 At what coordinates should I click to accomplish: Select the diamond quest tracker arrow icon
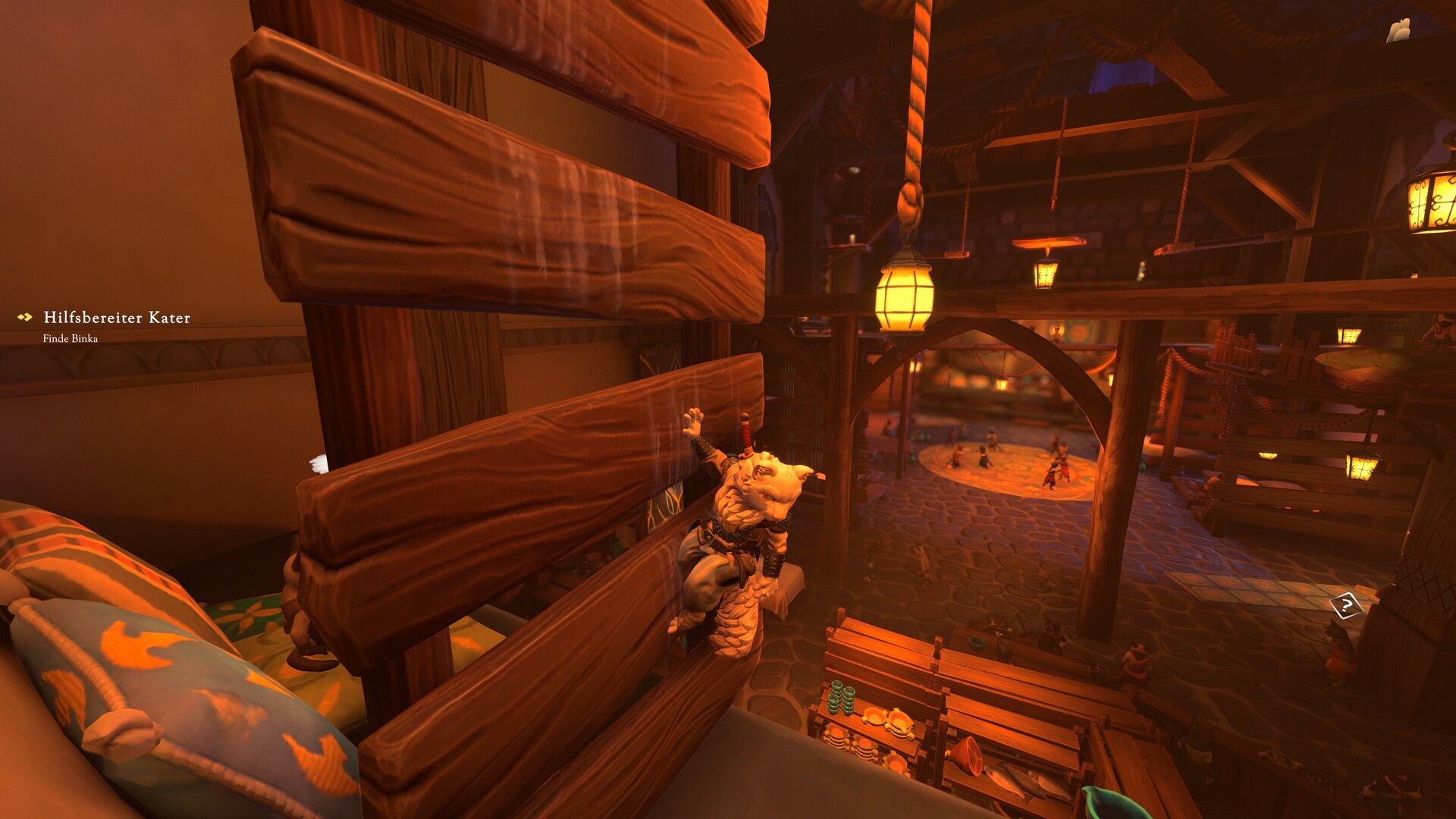coord(24,317)
